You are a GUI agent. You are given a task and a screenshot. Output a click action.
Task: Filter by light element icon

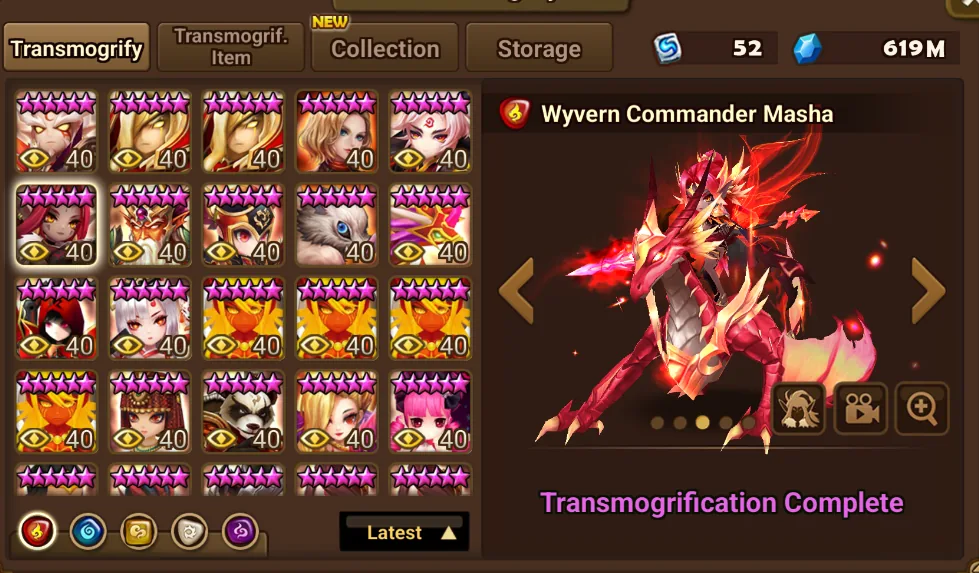point(190,532)
